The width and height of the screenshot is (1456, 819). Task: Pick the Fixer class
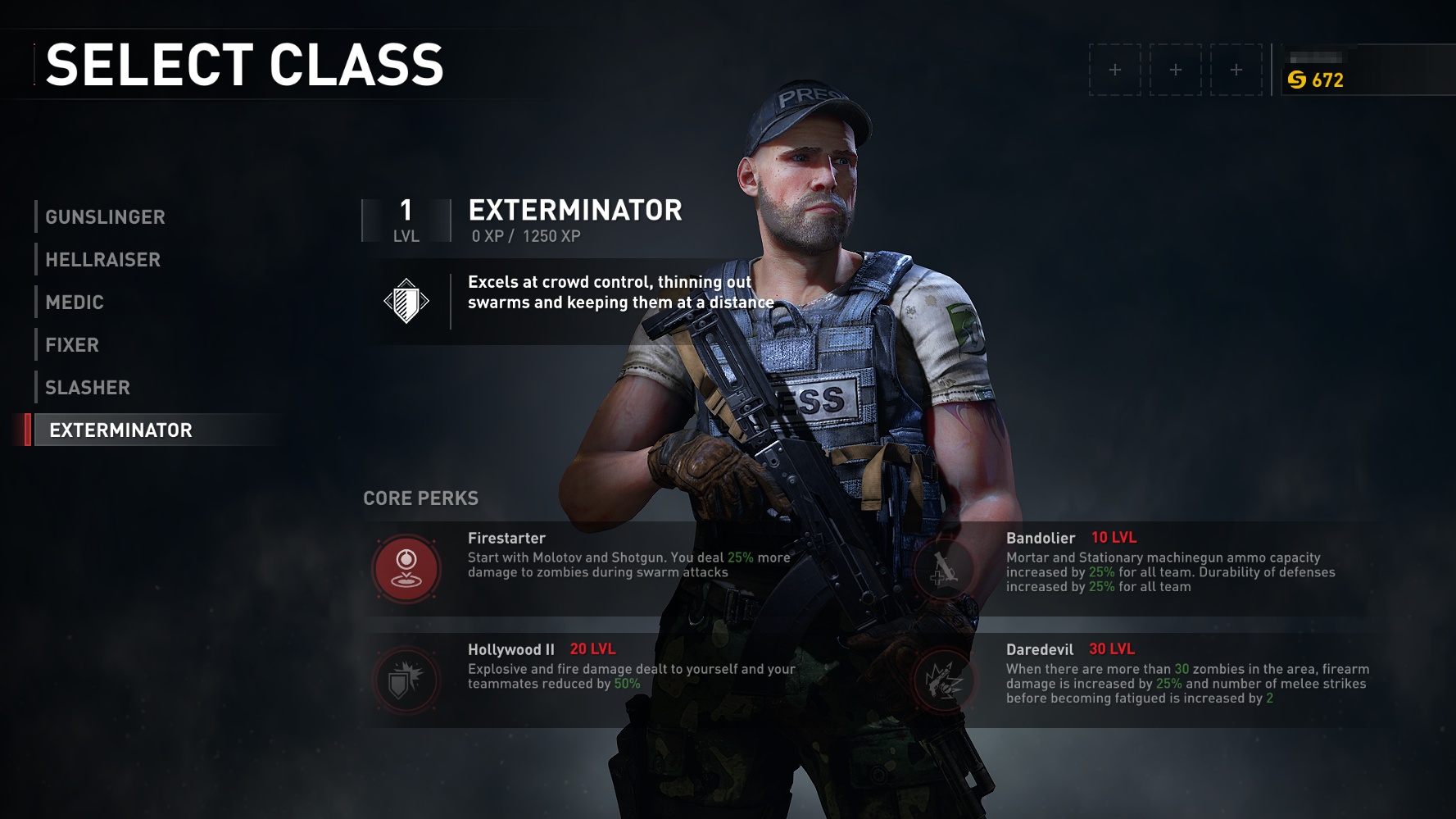tap(72, 345)
